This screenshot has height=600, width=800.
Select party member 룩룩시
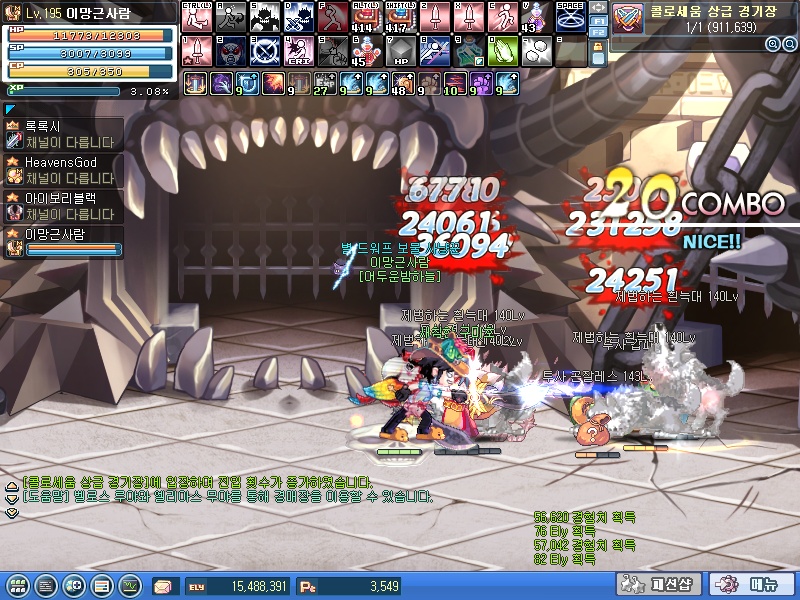[62, 133]
